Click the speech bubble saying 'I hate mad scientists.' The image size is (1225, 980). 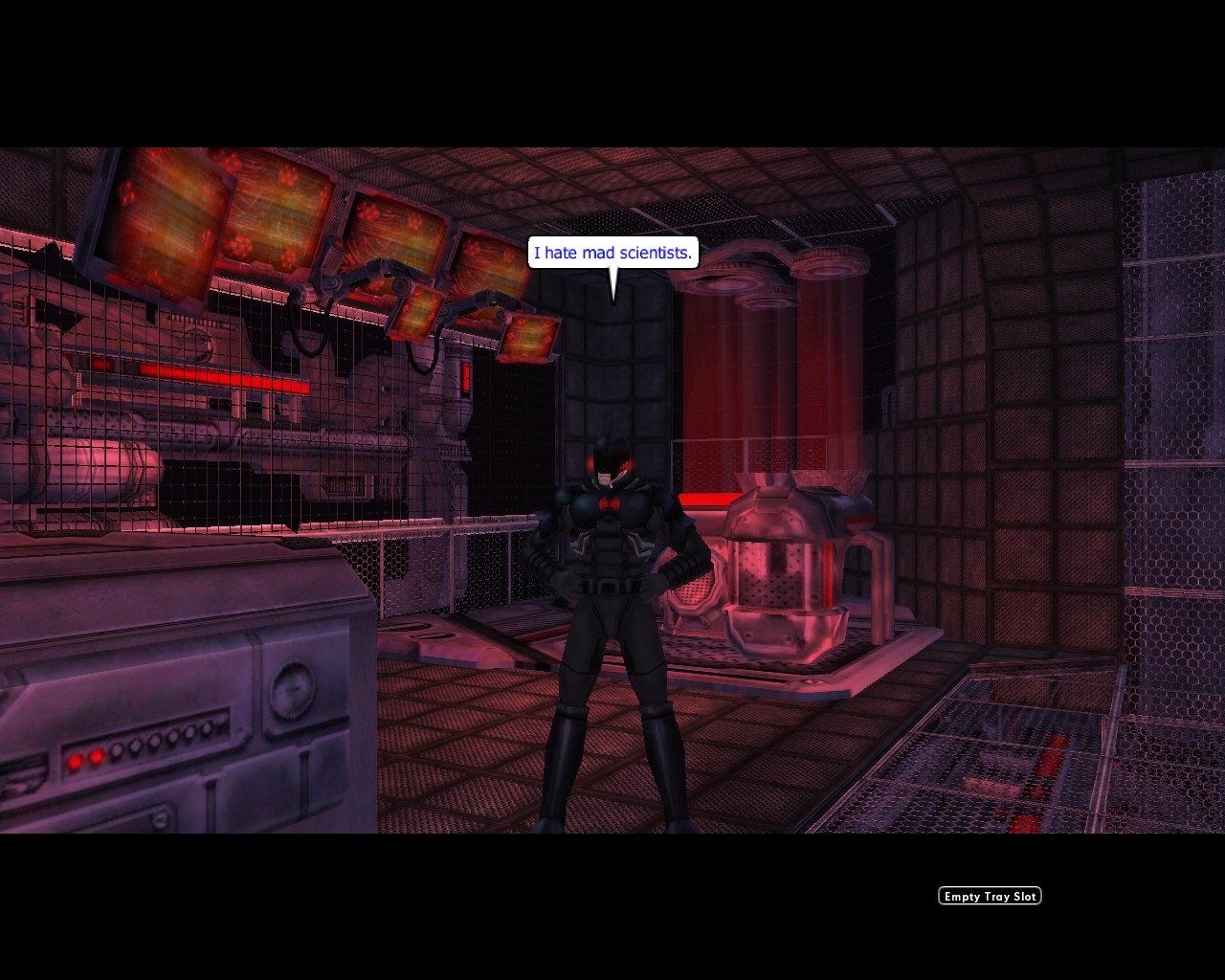(612, 253)
